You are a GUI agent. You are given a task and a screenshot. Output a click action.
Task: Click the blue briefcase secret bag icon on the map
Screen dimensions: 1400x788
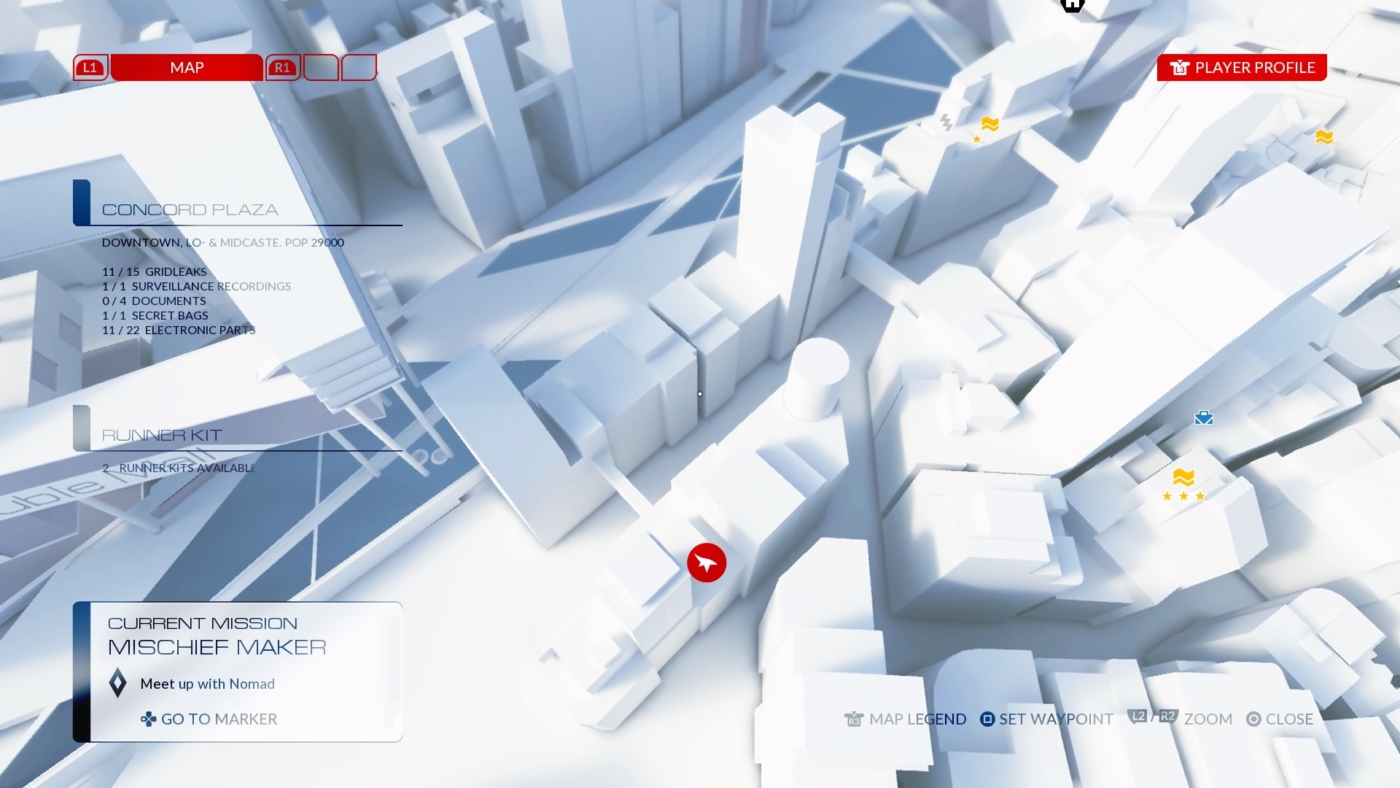coord(1203,417)
